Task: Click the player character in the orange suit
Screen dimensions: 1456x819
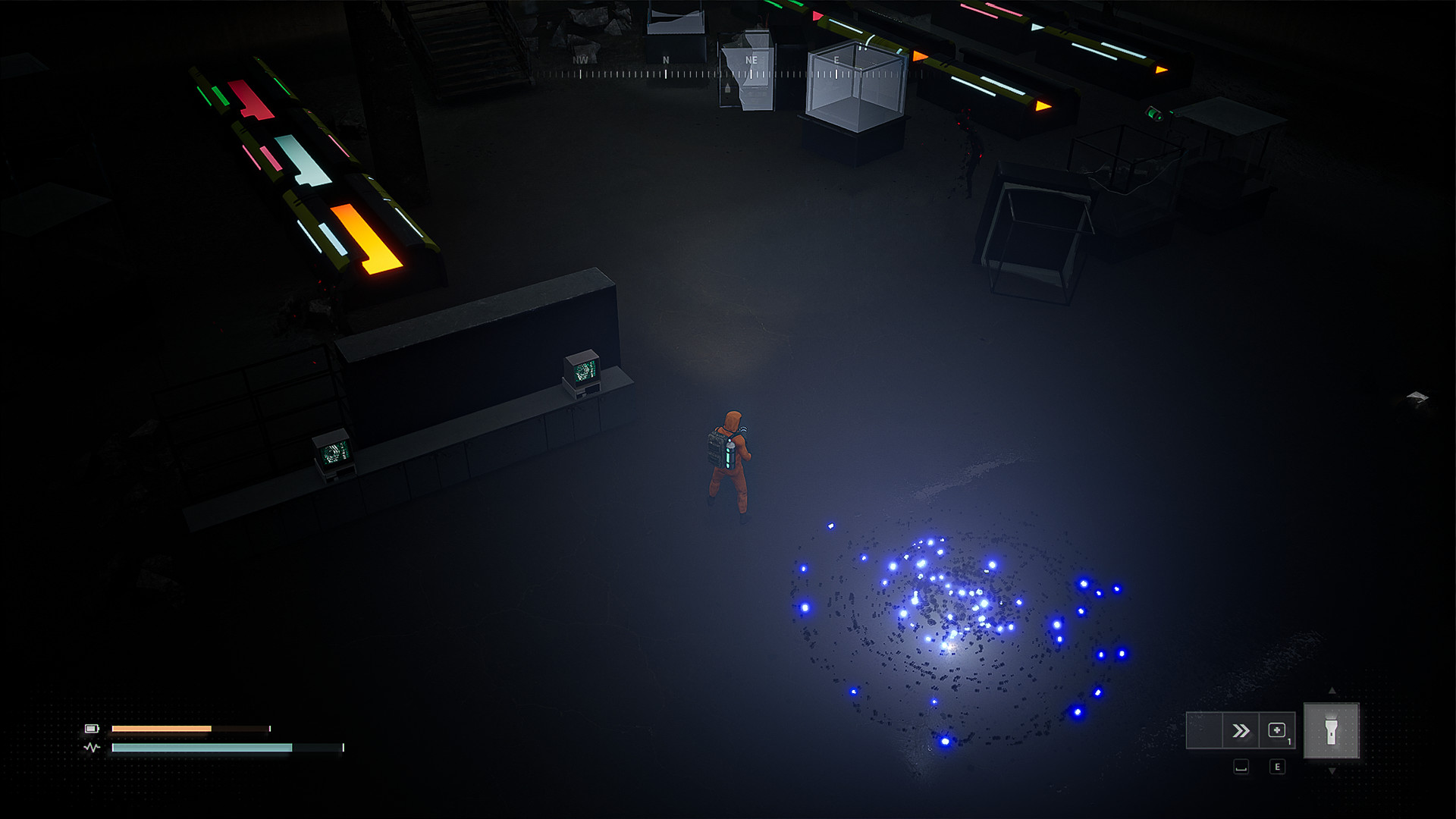Action: tap(730, 455)
